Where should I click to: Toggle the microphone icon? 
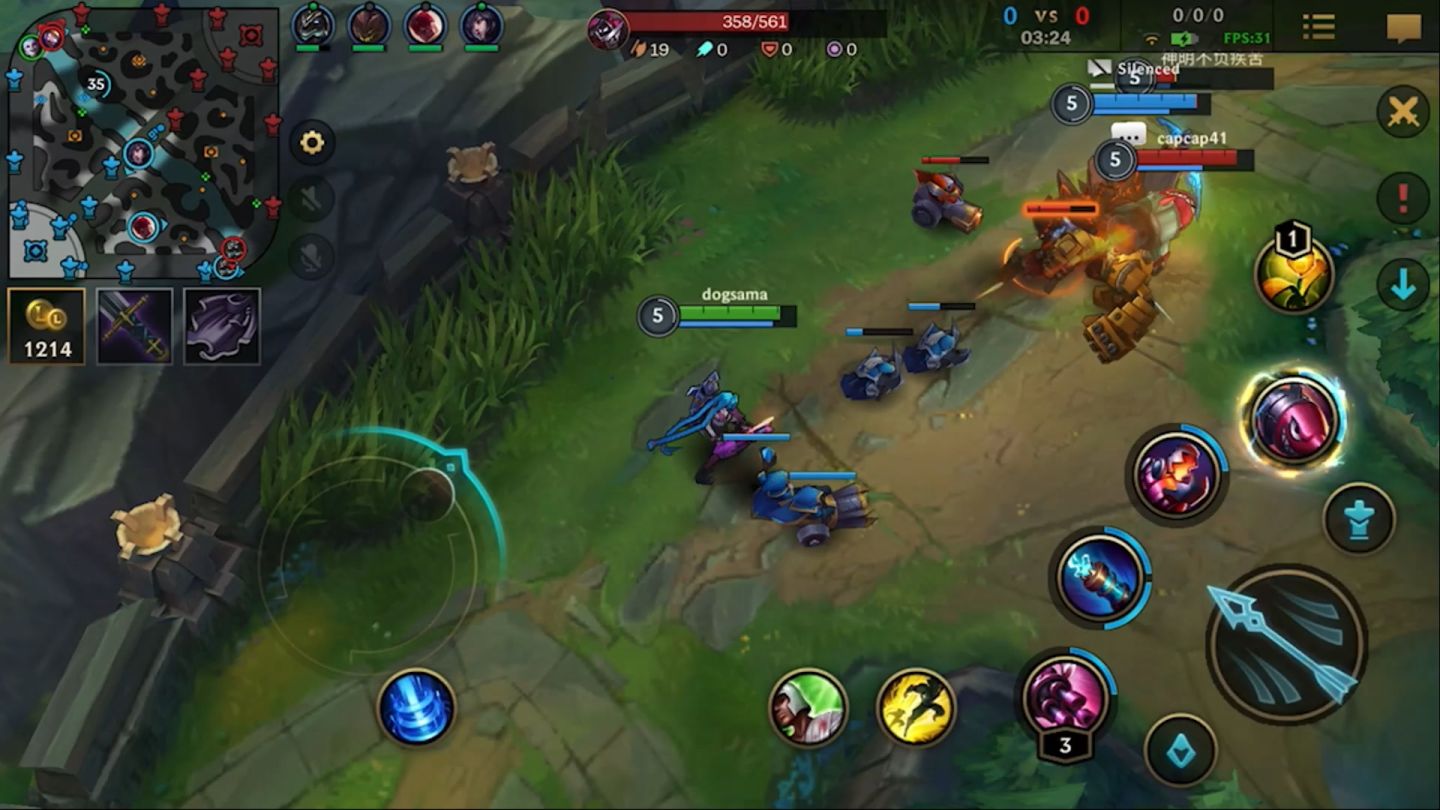312,256
